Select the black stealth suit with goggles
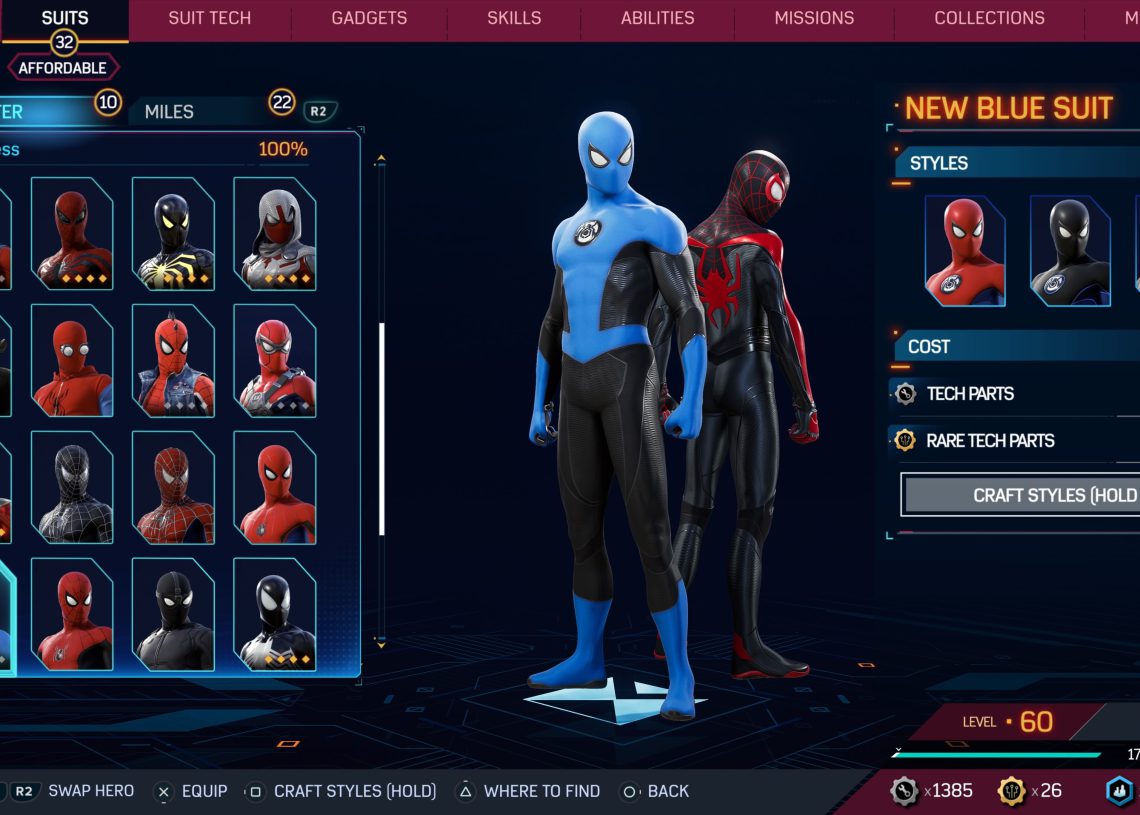1140x815 pixels. [173, 614]
